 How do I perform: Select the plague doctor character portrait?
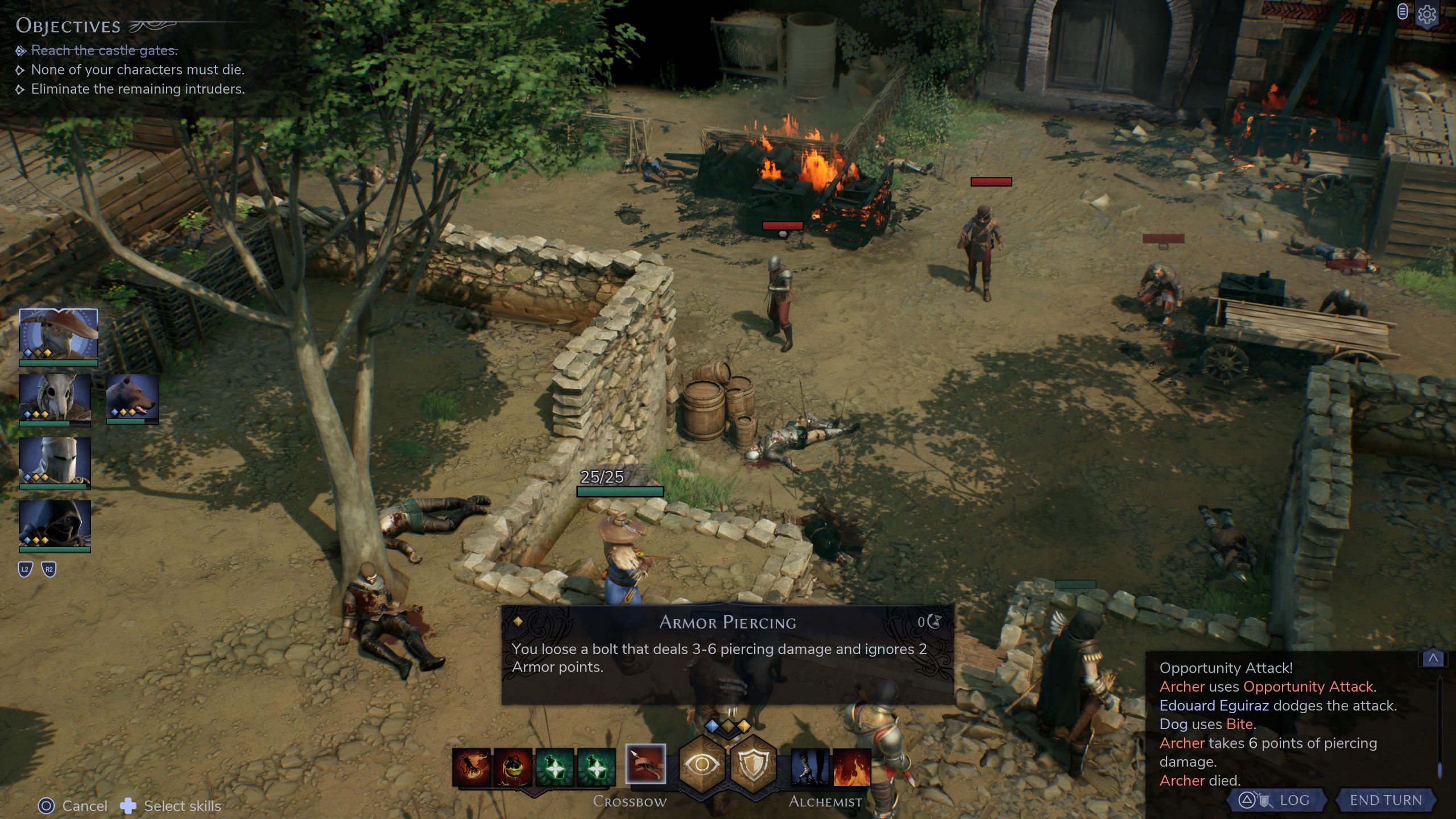tap(58, 334)
